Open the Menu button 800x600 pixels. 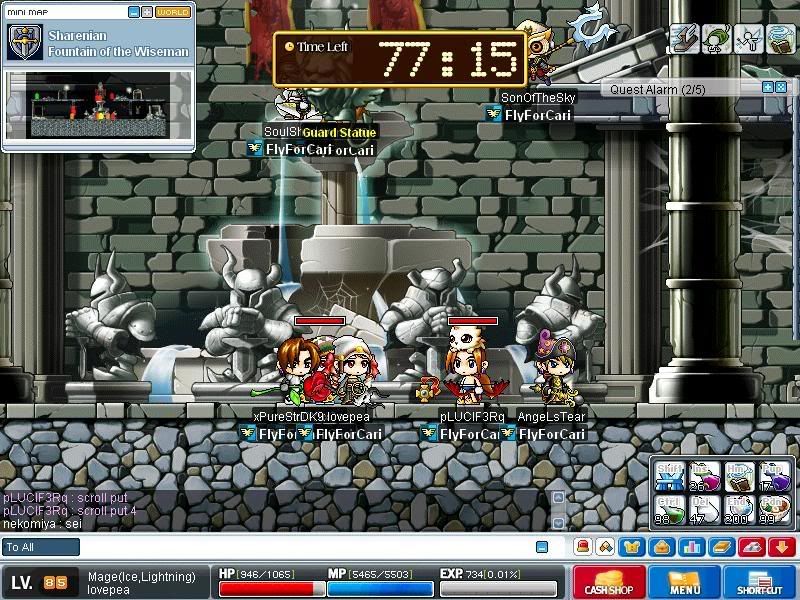click(x=685, y=583)
